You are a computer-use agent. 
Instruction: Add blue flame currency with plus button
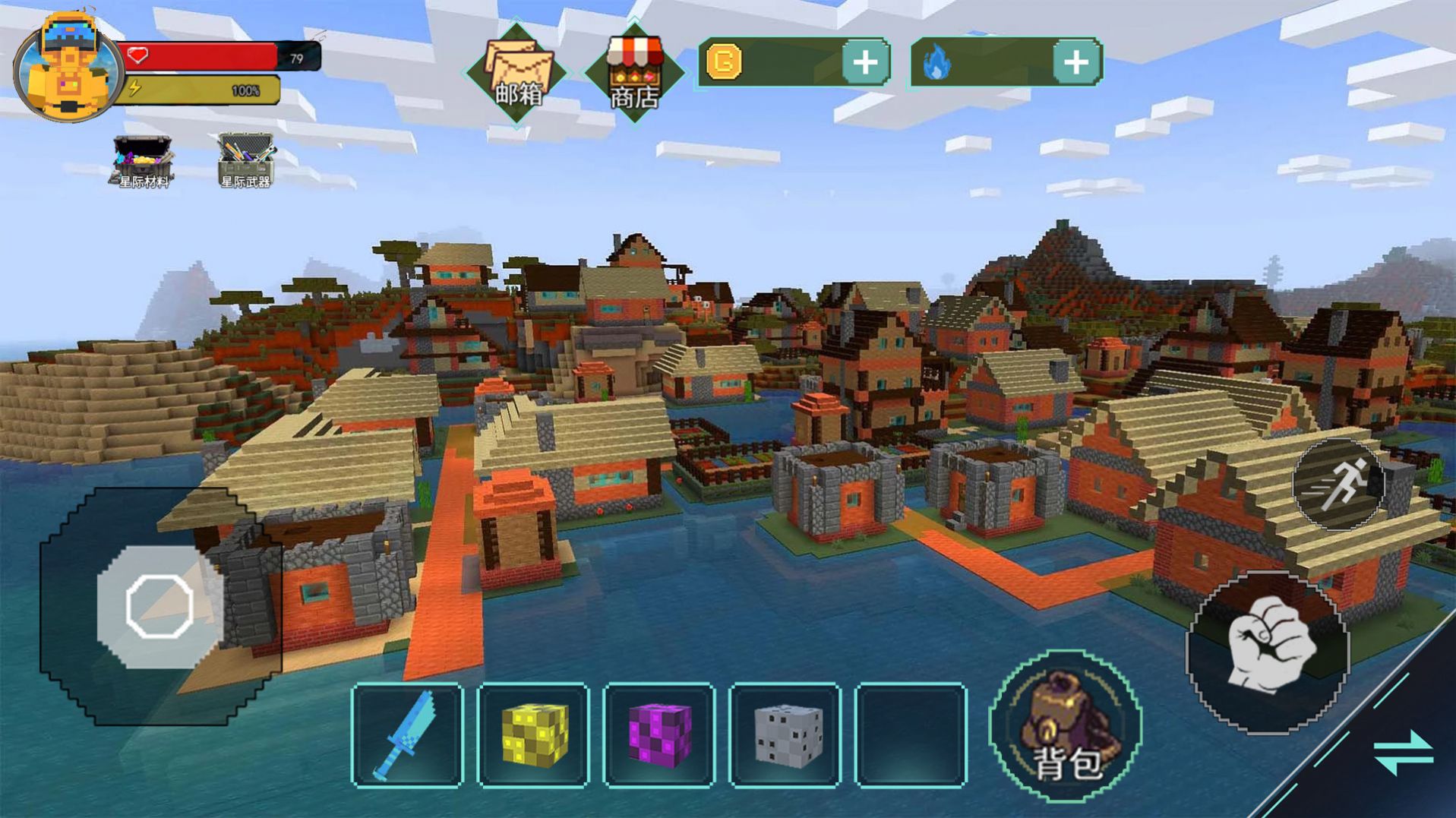tap(1076, 62)
